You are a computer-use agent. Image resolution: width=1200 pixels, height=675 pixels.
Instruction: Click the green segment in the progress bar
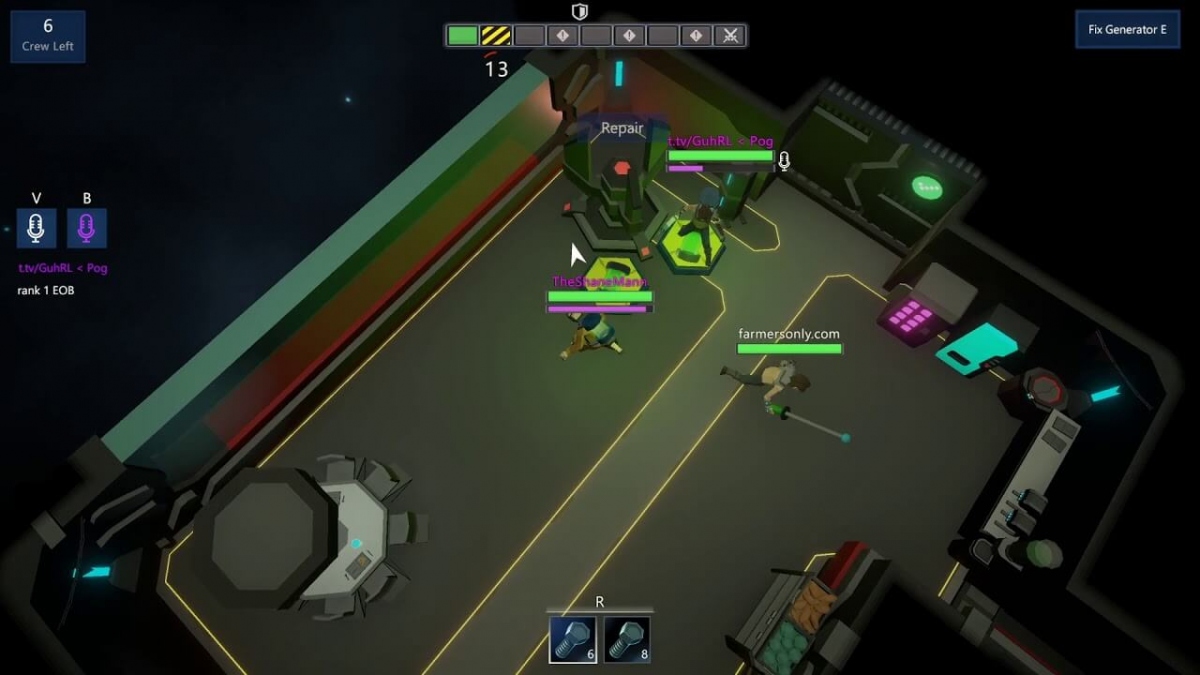tap(462, 36)
